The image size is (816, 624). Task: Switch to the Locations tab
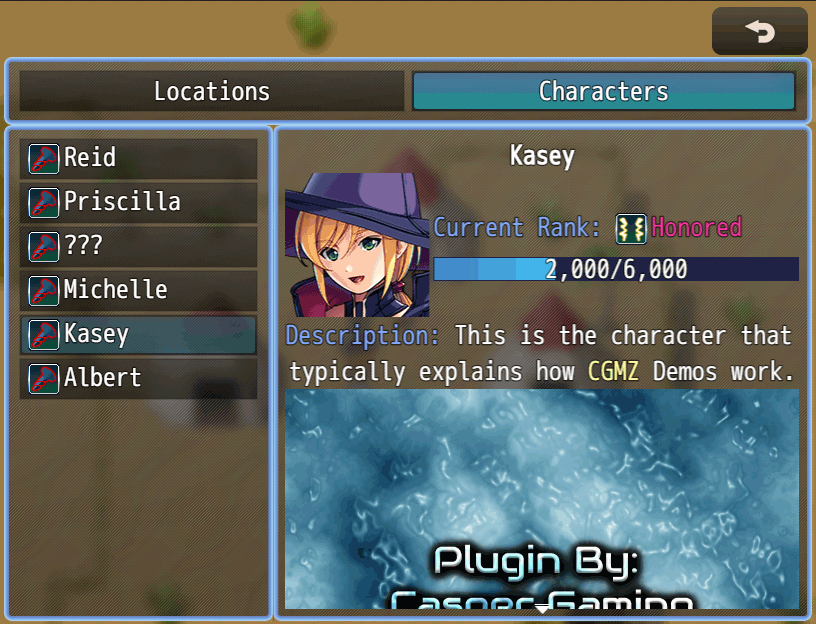point(212,91)
